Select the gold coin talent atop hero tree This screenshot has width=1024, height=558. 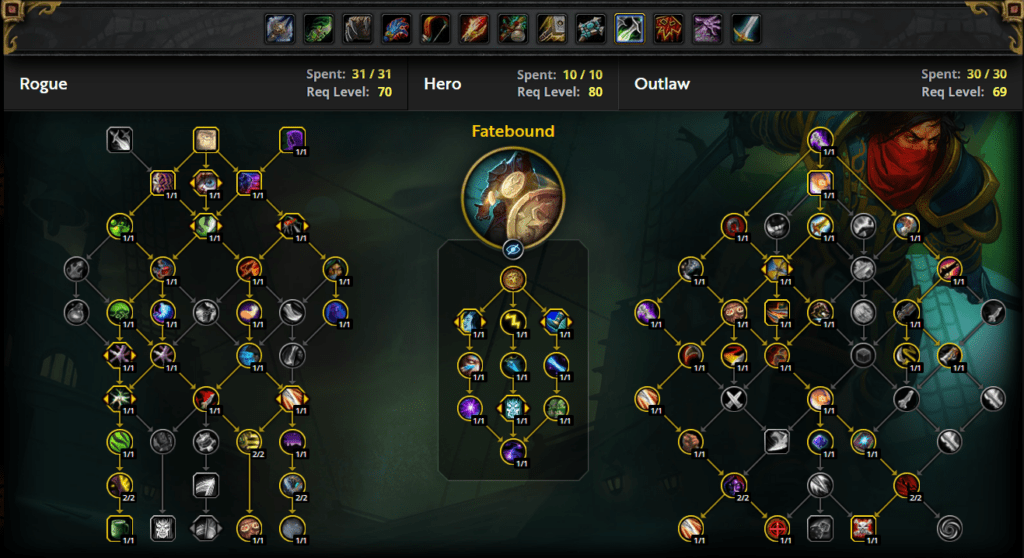512,278
